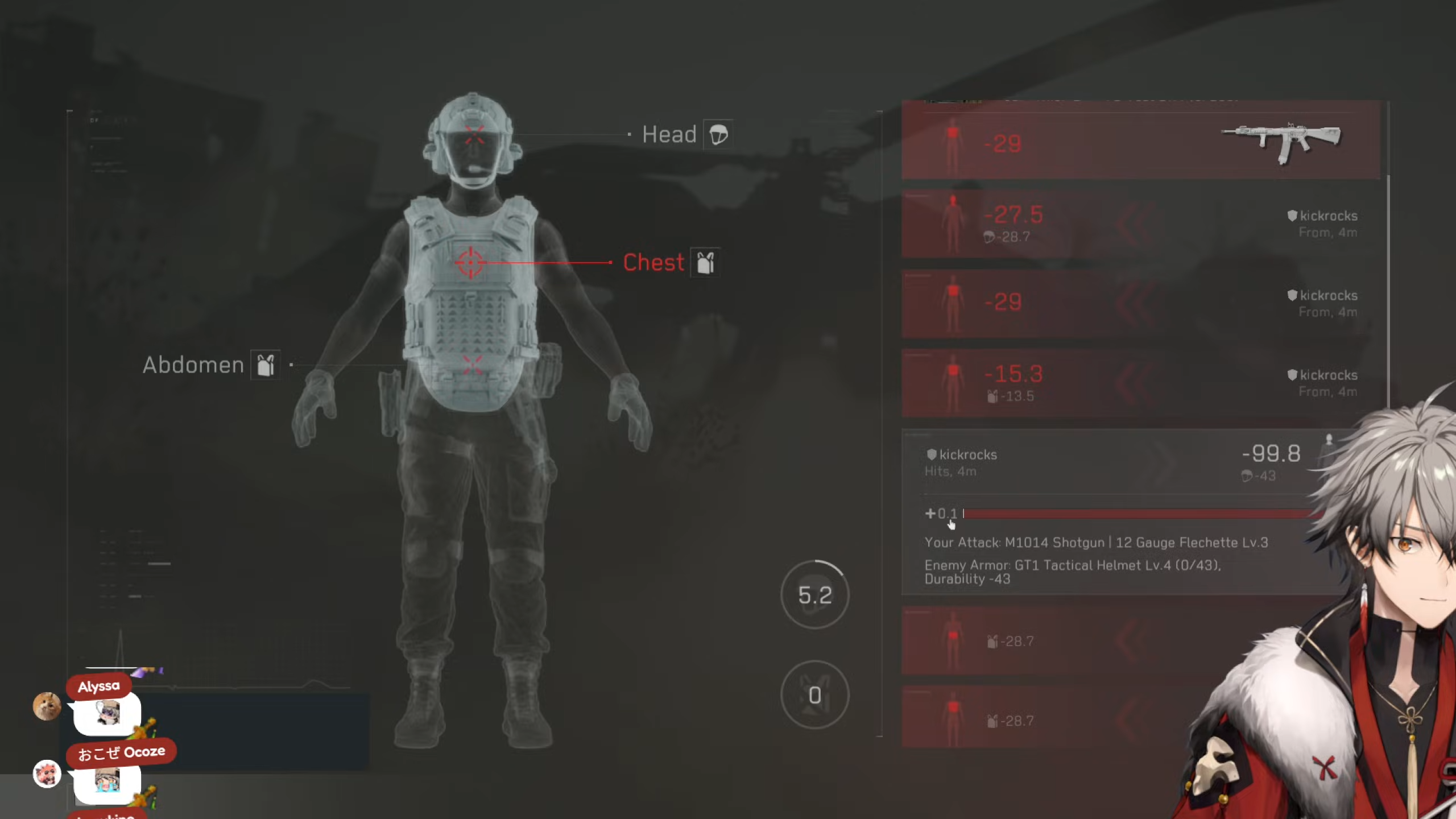Select the -15.3 damage log entry
The height and width of the screenshot is (819, 1456).
[1140, 382]
